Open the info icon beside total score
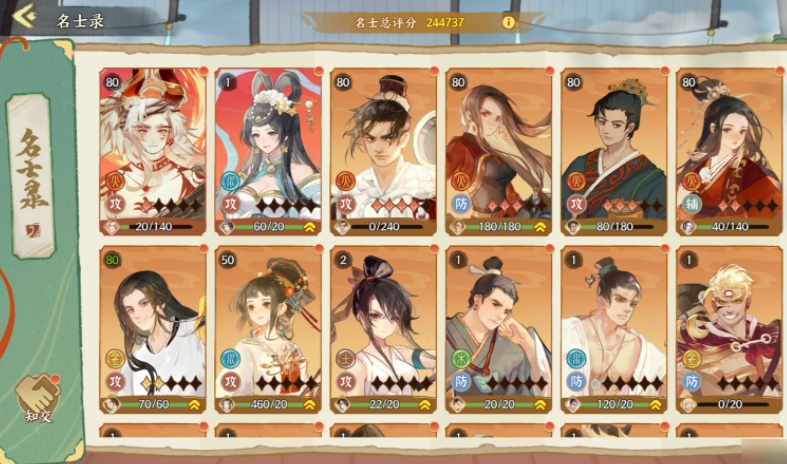This screenshot has height=464, width=787. [509, 21]
